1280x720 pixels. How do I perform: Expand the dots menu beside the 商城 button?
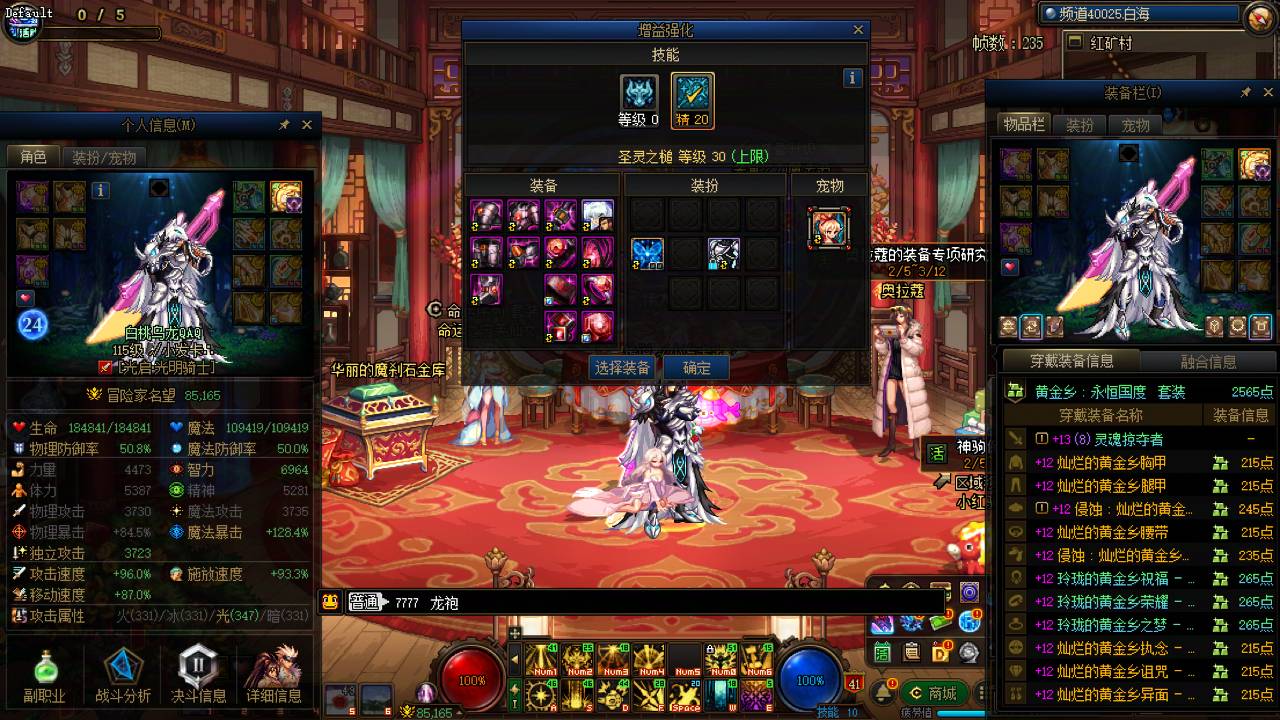pyautogui.click(x=981, y=693)
